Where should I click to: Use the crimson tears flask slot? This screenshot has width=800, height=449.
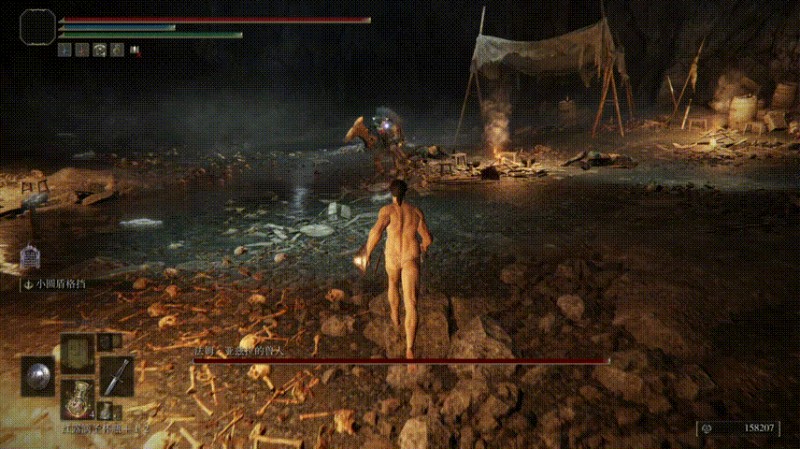(77, 398)
